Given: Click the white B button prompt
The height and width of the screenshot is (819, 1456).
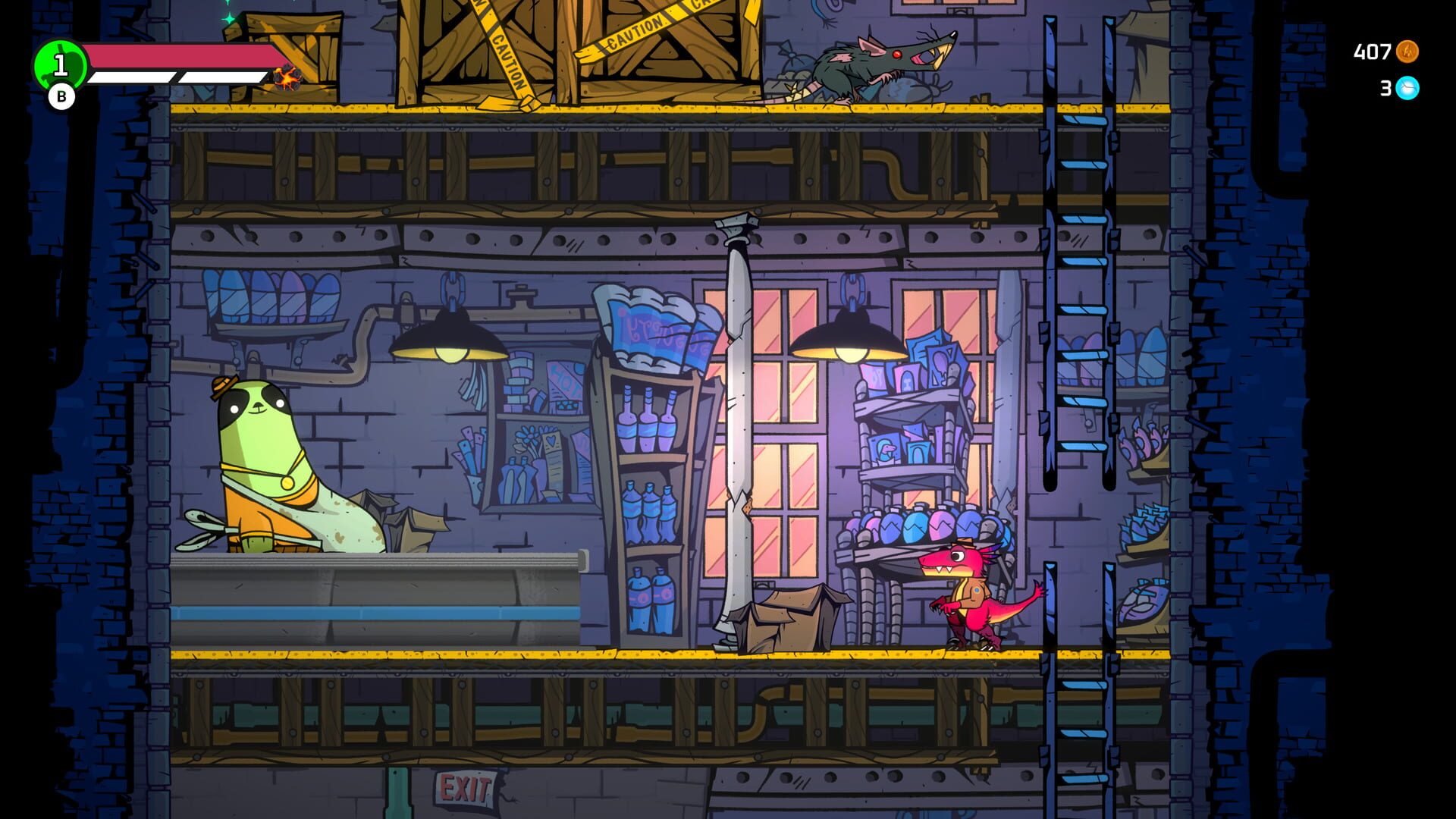Looking at the screenshot, I should [x=61, y=97].
